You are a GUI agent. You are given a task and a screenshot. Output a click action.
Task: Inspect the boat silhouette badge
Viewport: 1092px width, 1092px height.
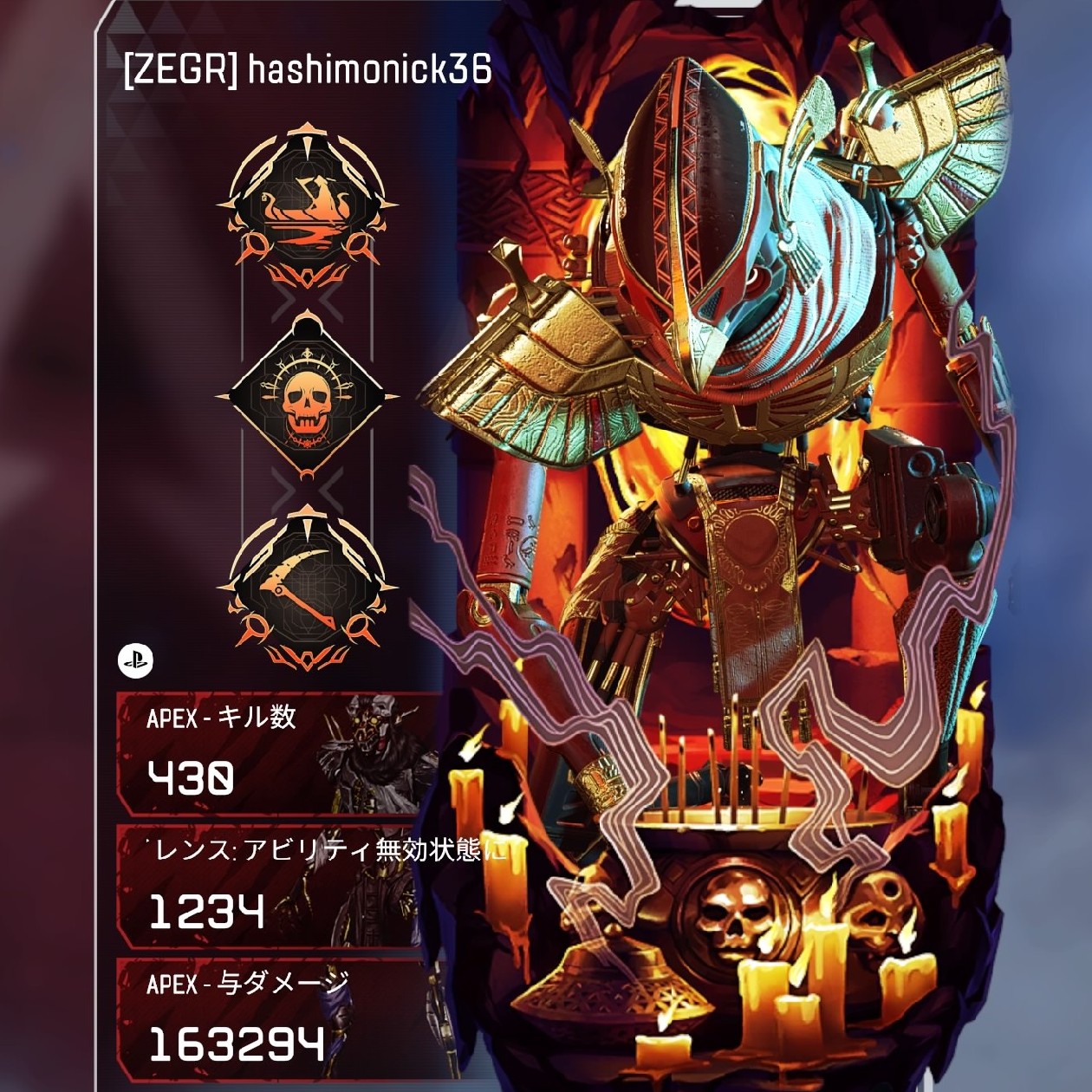point(306,210)
